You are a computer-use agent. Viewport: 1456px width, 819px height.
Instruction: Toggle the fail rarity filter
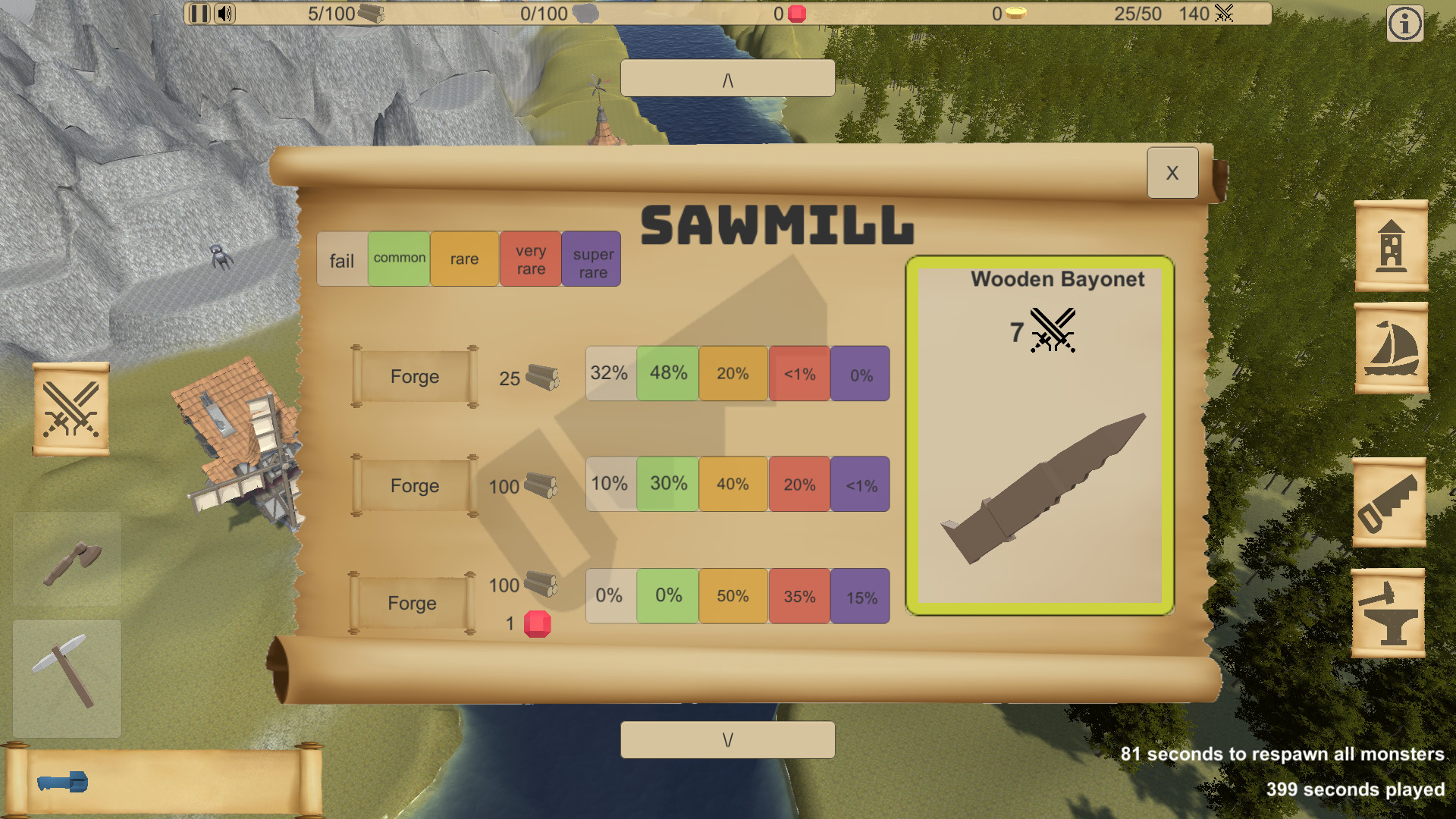click(341, 259)
